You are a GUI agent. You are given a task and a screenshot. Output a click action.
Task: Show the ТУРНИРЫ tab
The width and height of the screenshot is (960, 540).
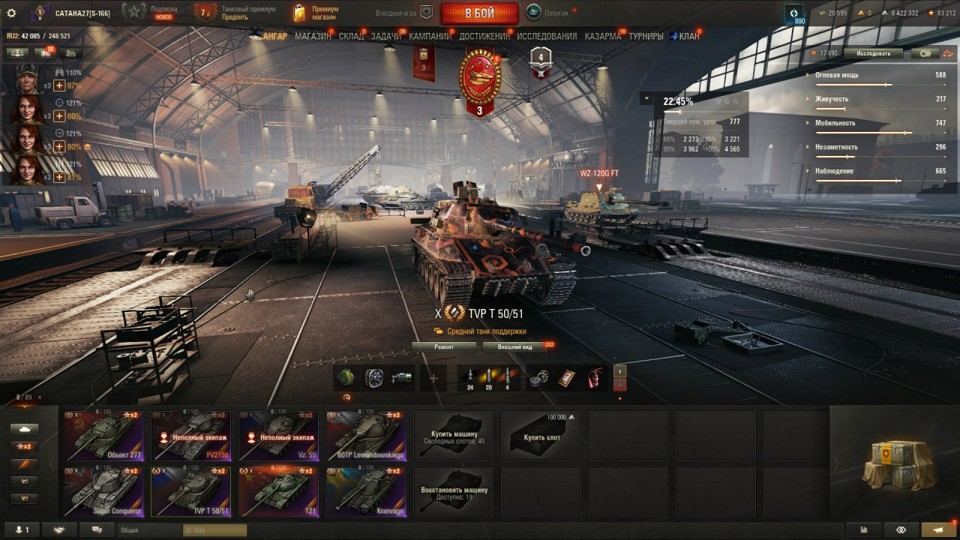point(646,36)
